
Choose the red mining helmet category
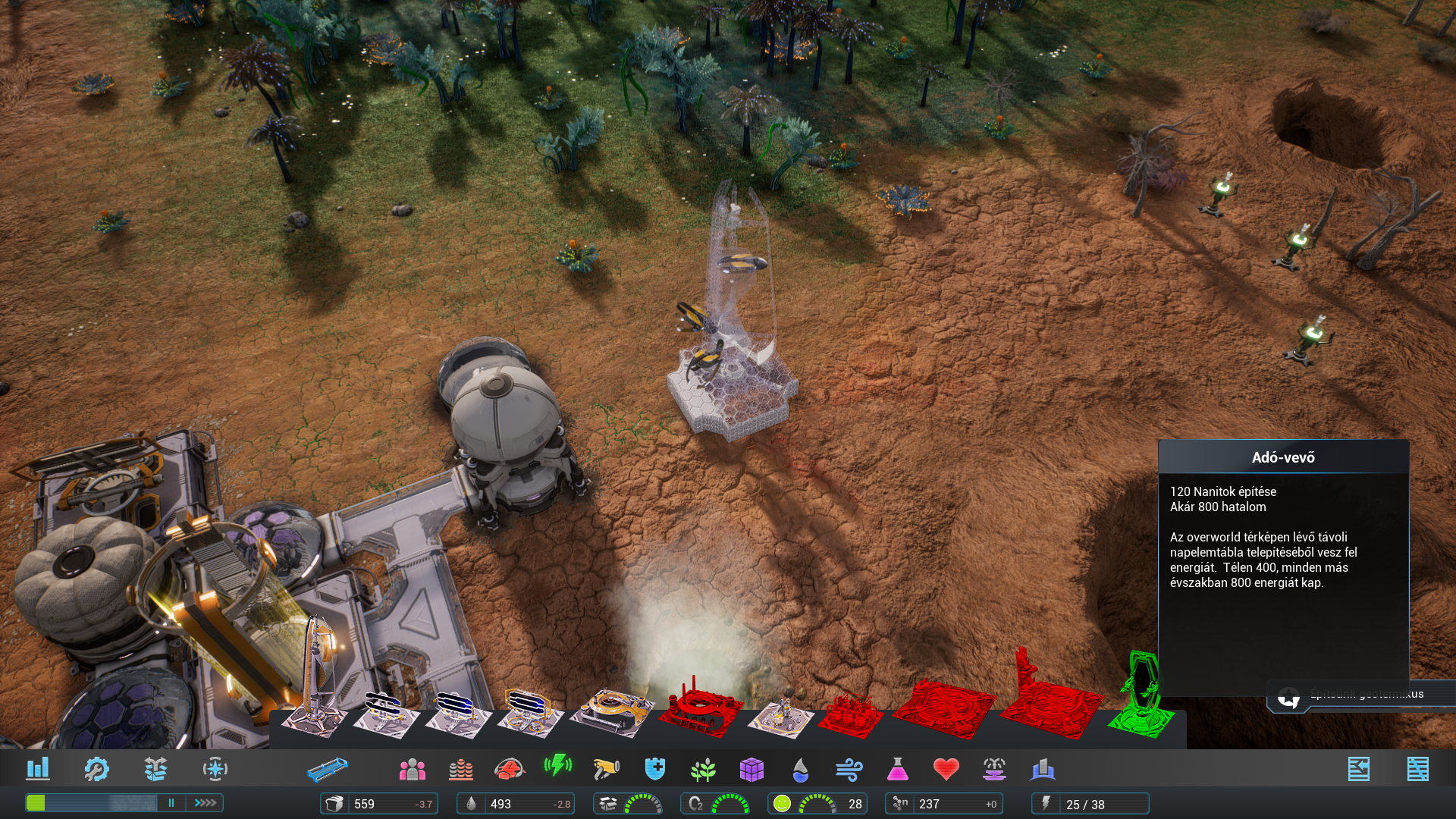[x=509, y=769]
